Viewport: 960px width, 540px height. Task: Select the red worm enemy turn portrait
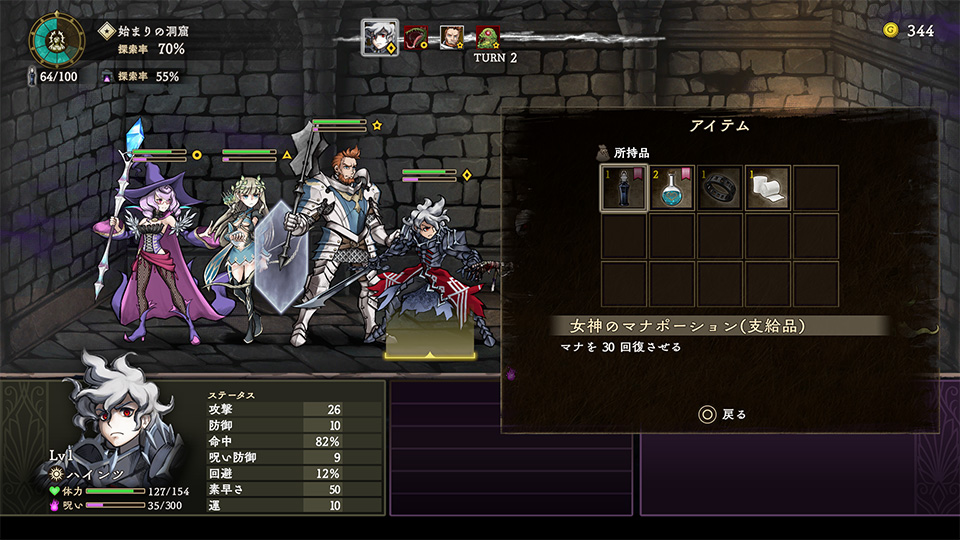[416, 38]
